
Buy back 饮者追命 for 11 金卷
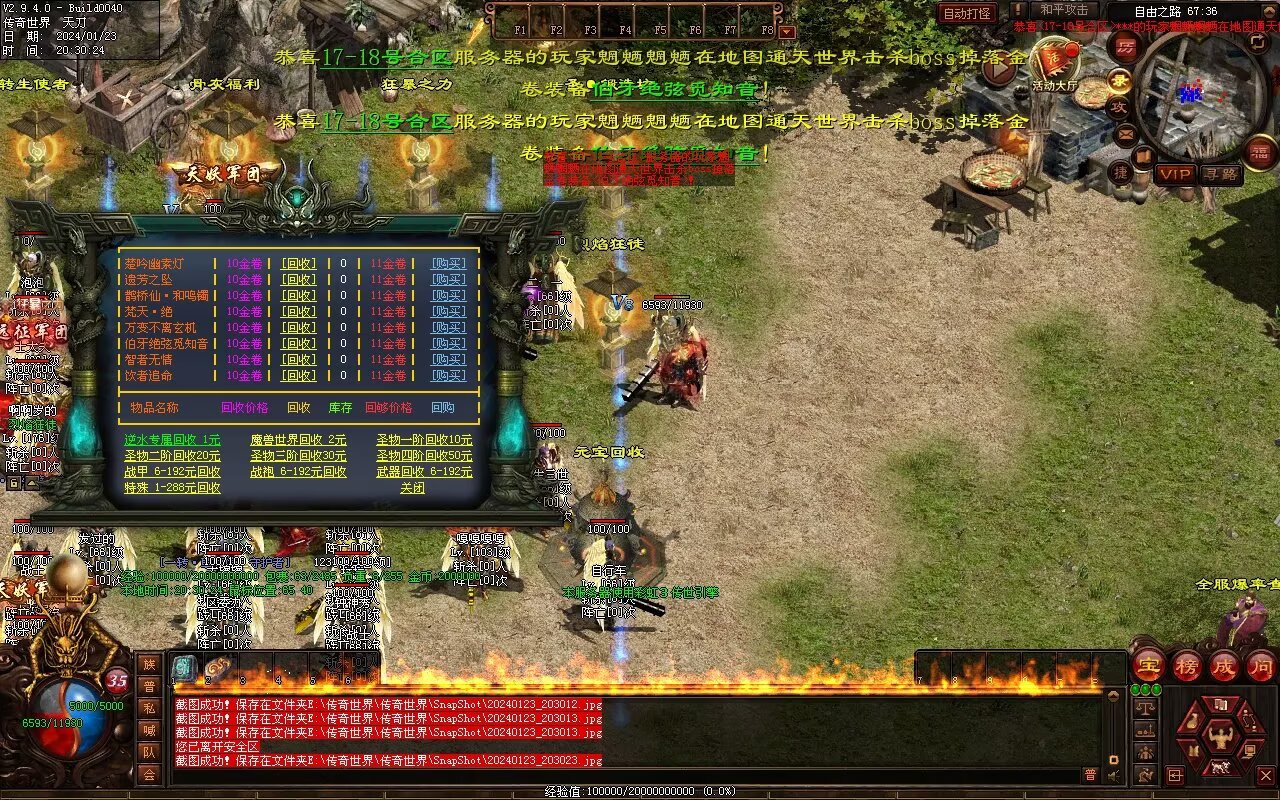point(448,376)
